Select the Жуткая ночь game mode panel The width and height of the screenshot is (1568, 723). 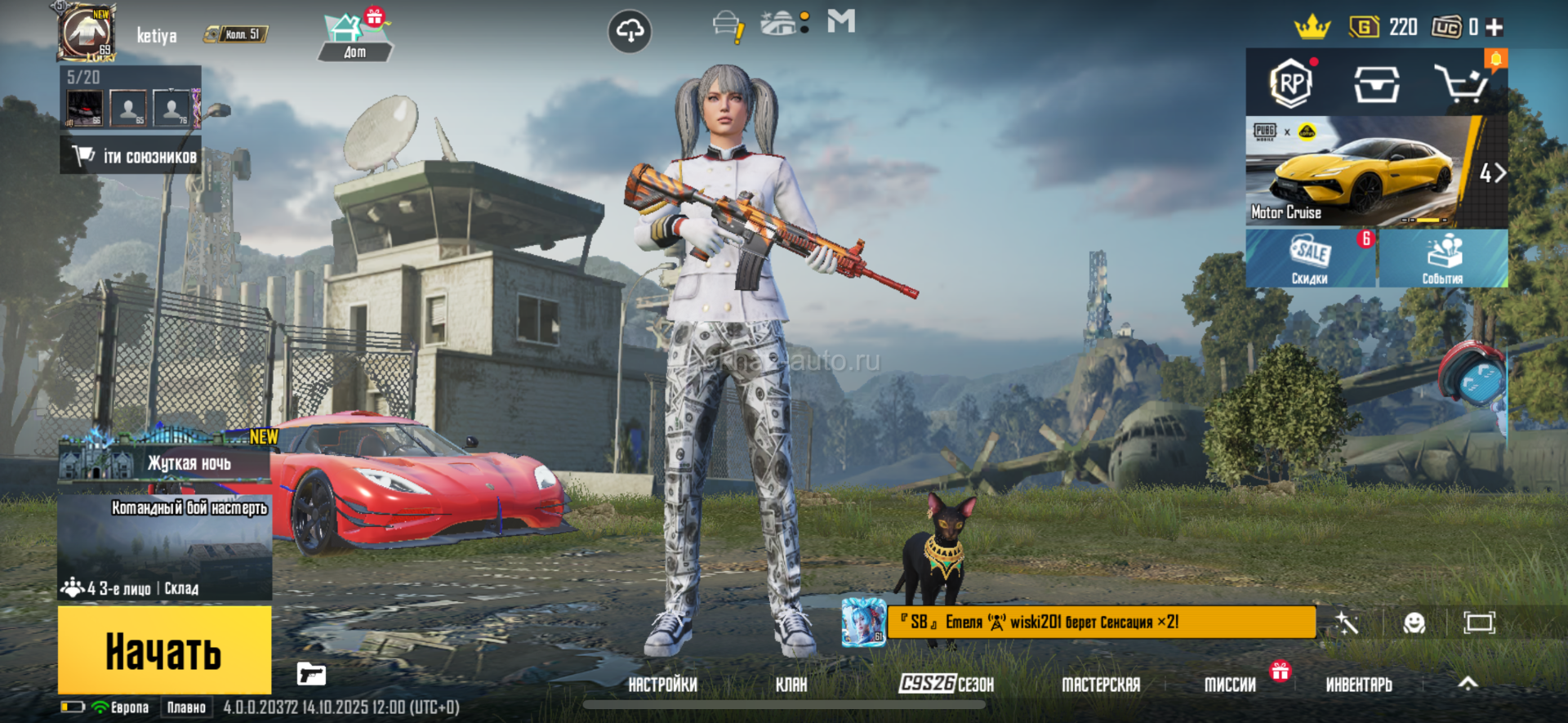[165, 462]
